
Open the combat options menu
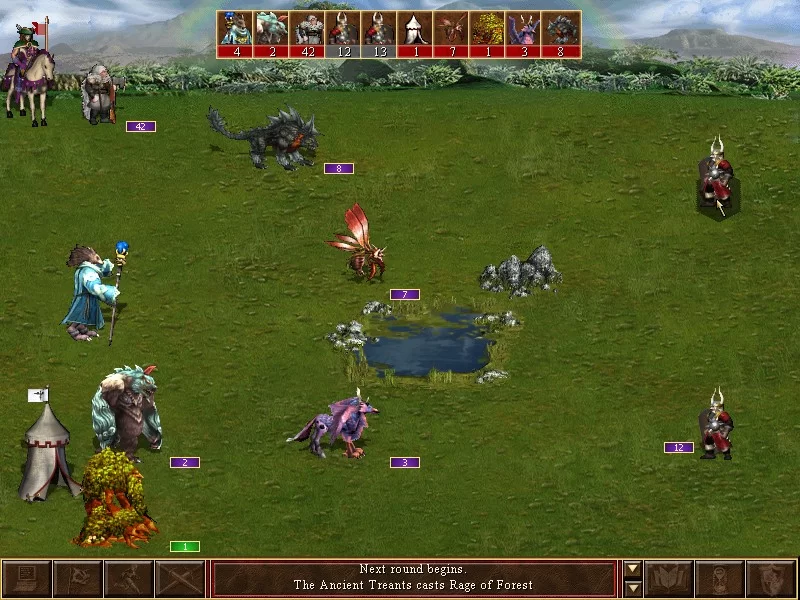tap(26, 579)
